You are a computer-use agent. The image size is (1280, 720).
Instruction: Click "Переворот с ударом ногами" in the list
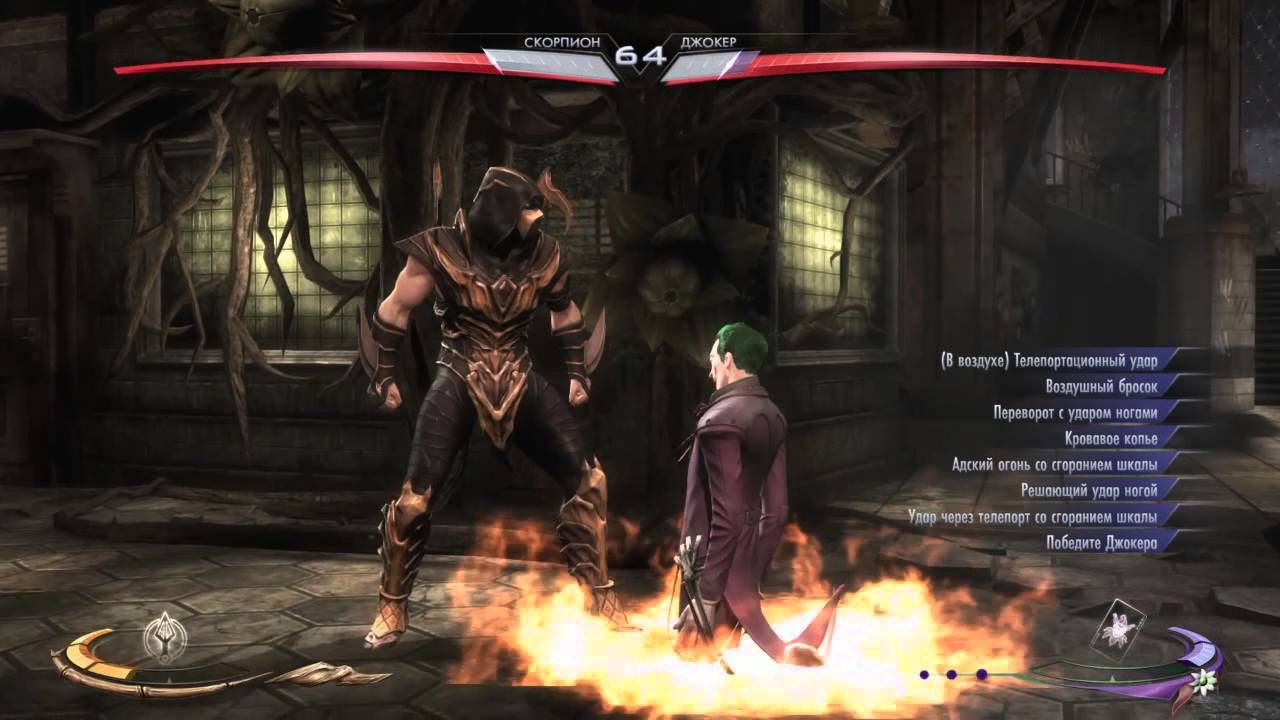pos(1075,412)
